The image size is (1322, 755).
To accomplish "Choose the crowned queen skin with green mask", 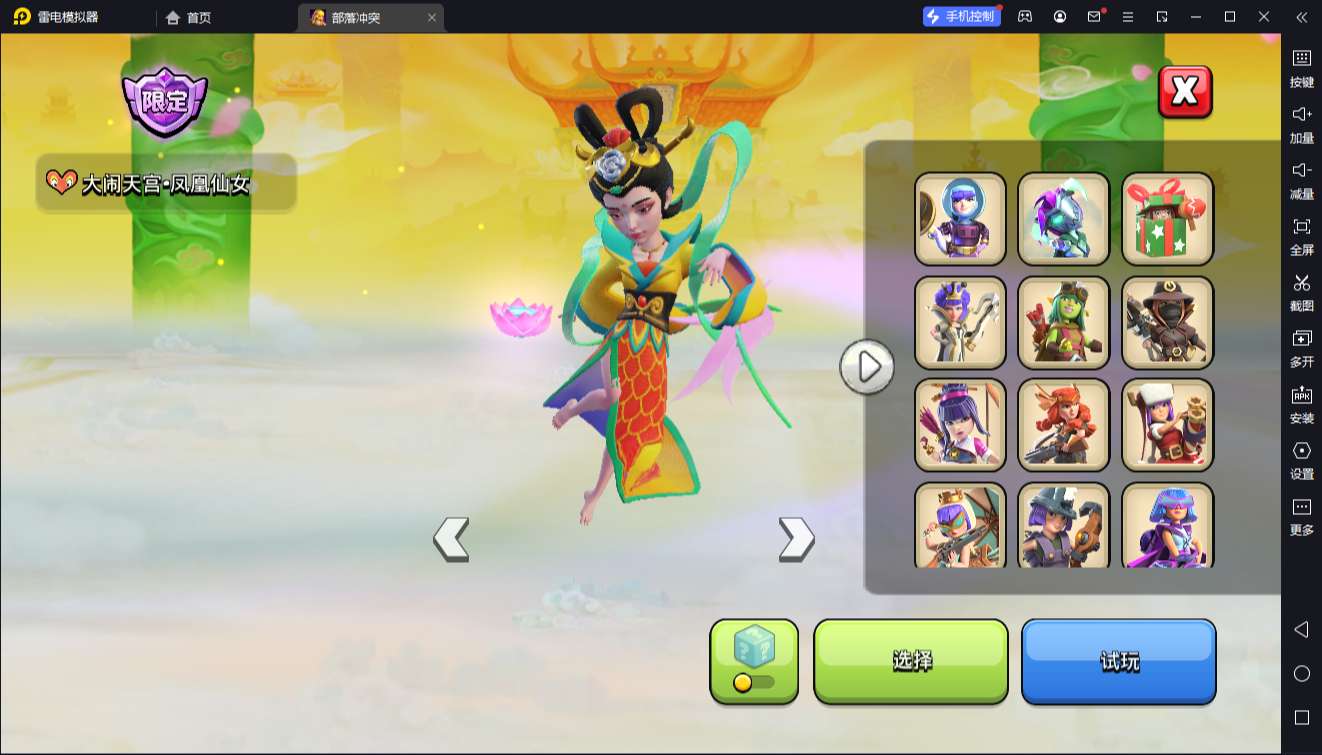I will click(960, 525).
